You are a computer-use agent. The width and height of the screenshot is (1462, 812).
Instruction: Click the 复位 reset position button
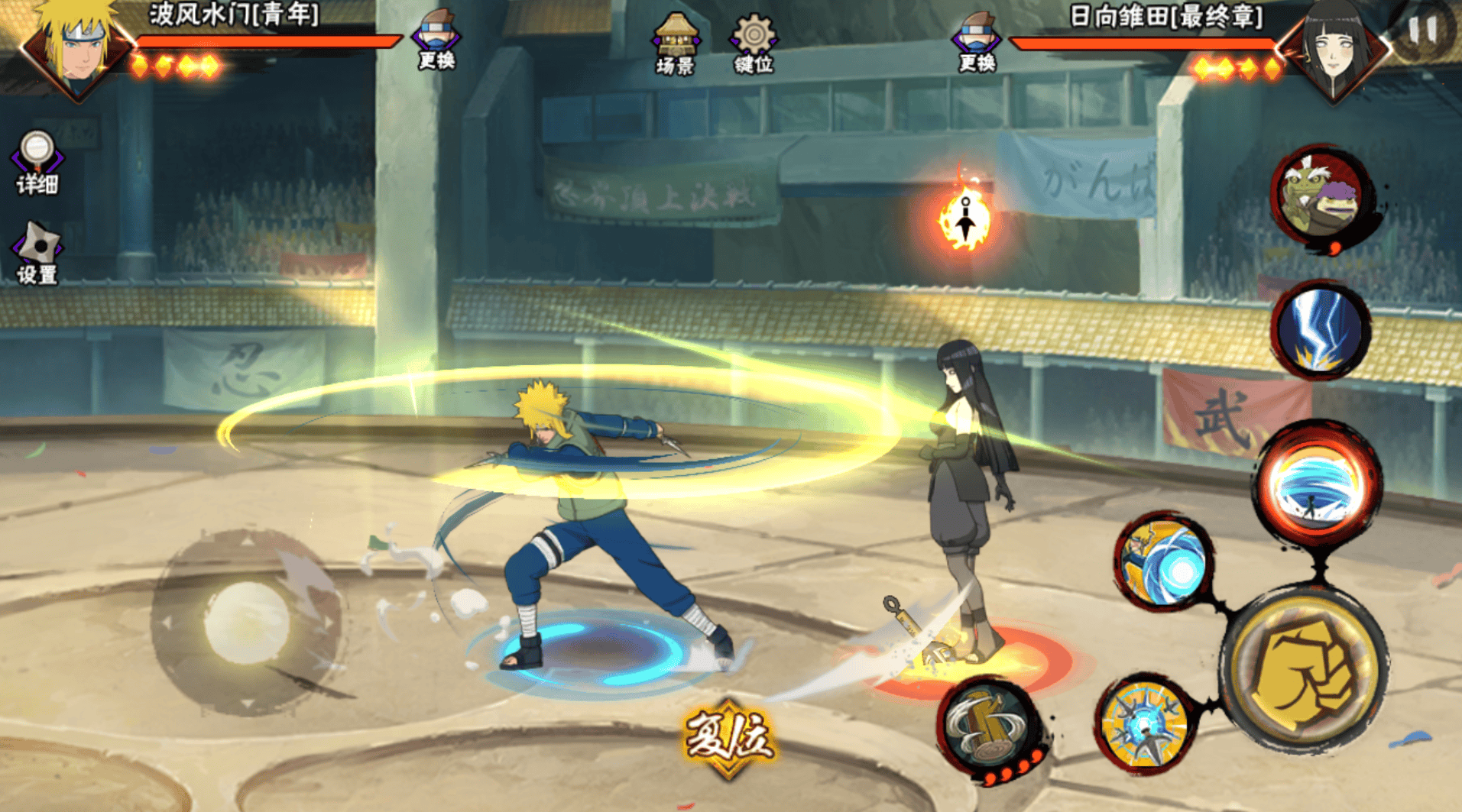click(728, 737)
